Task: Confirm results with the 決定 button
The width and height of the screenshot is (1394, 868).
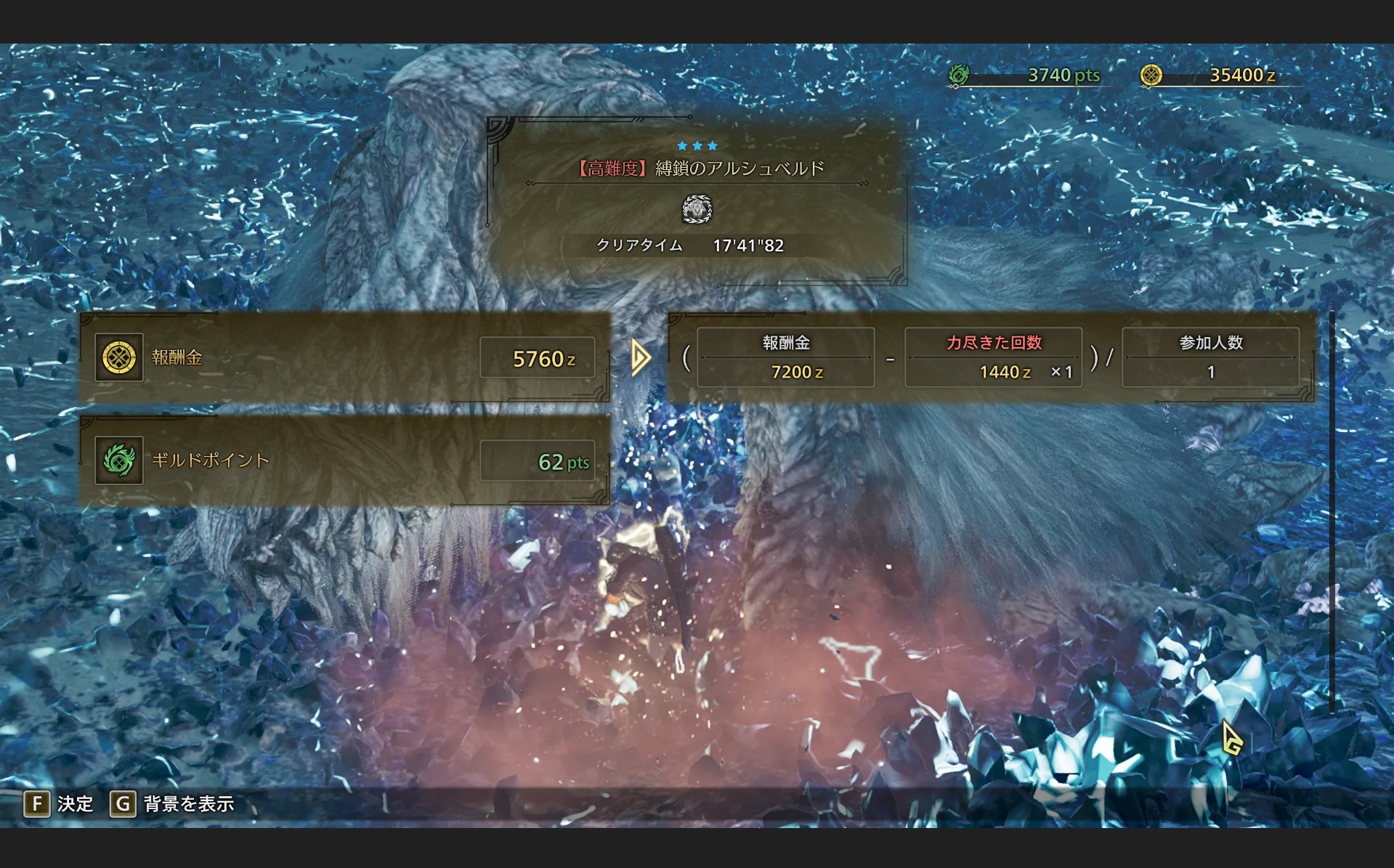Action: coord(59,804)
